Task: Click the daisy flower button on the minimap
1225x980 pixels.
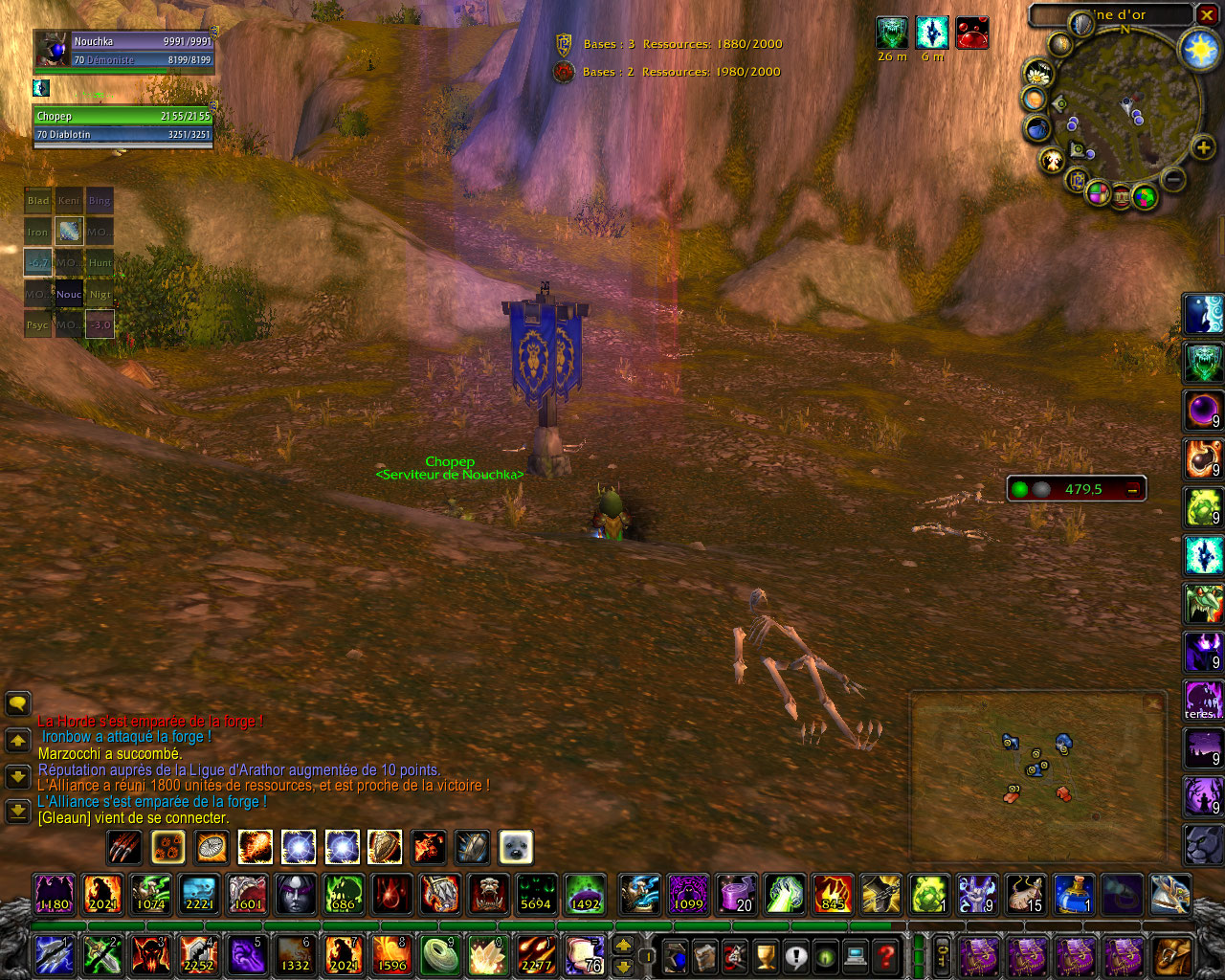Action: (x=1037, y=74)
